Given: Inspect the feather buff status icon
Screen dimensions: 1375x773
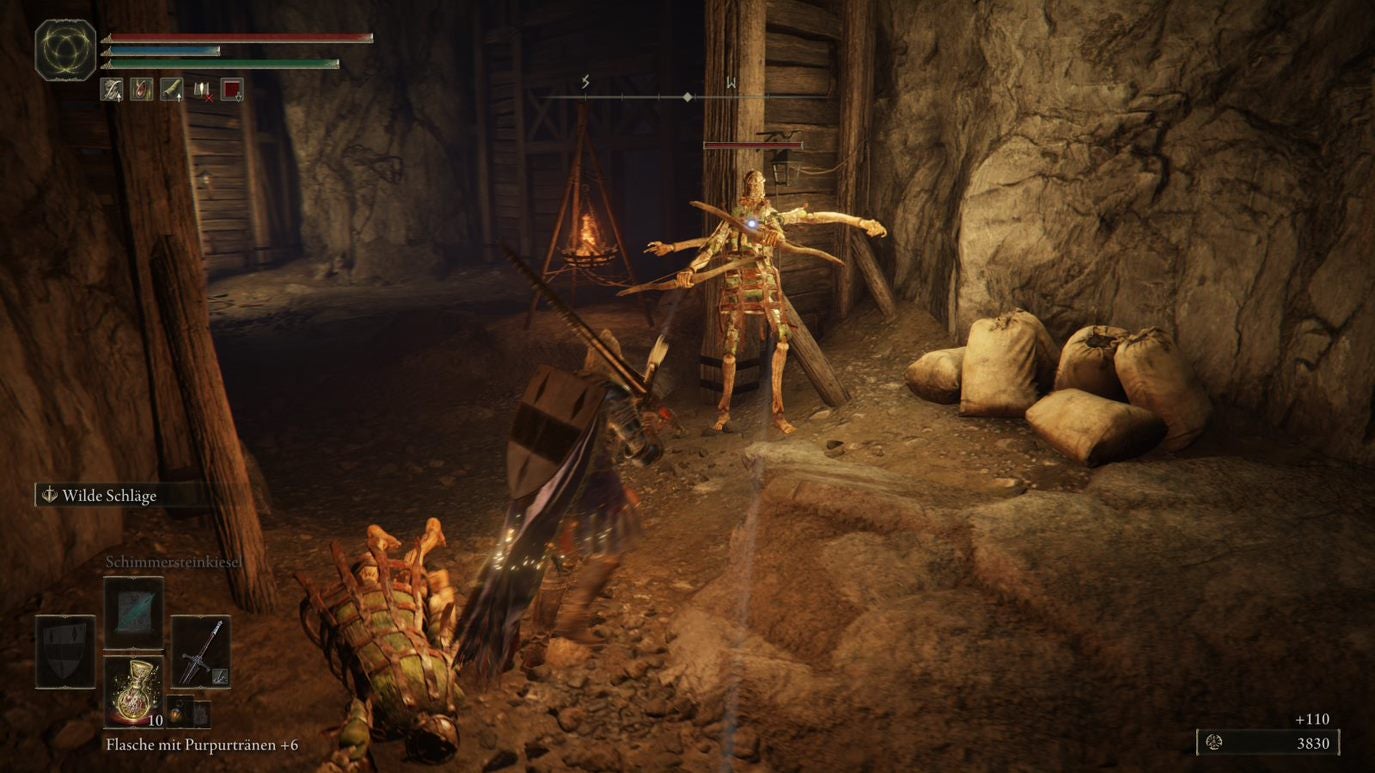Looking at the screenshot, I should (x=111, y=90).
